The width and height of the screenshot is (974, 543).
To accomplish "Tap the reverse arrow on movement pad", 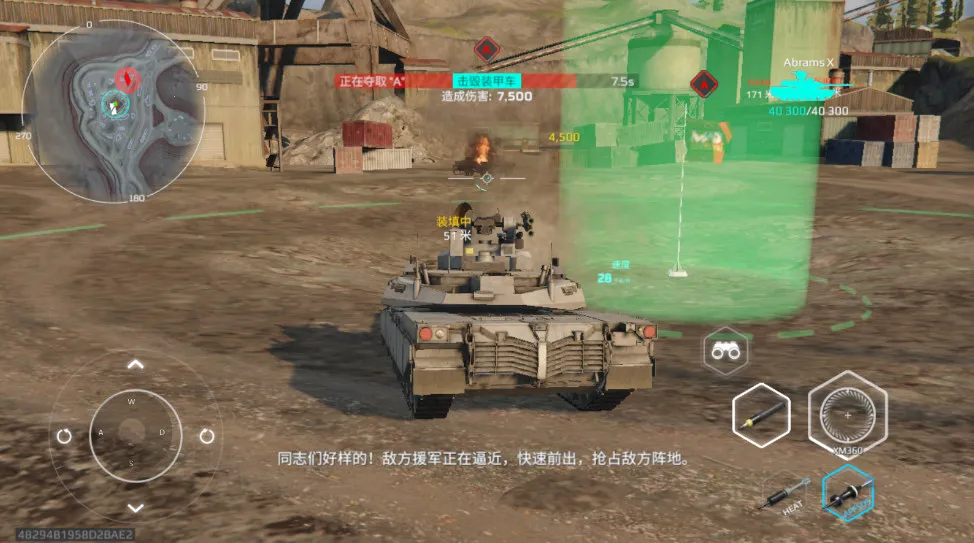I will [x=136, y=507].
